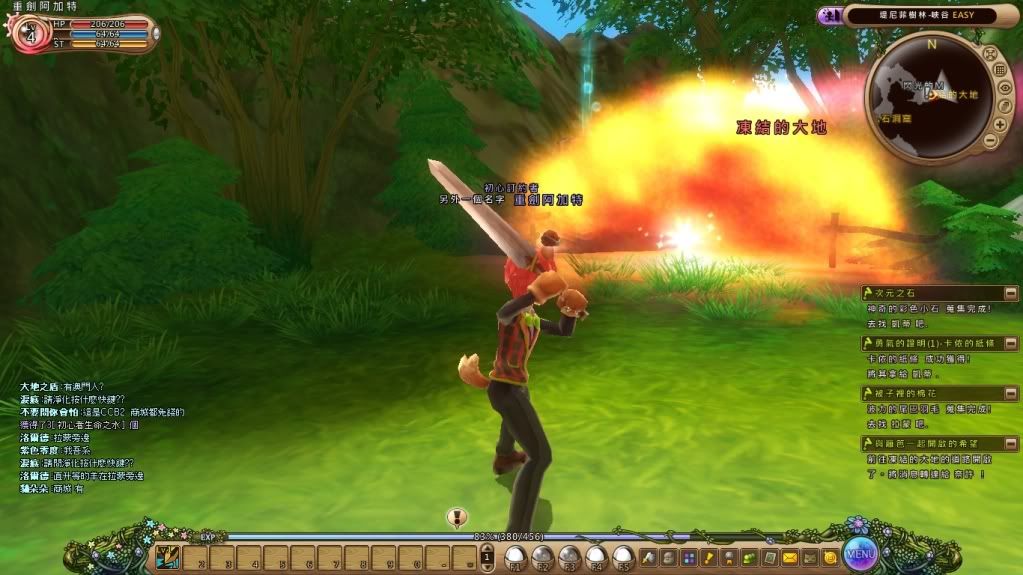
Task: Collapse the 與羅芭一起開啟的希望 quest entry
Action: (x=1012, y=443)
